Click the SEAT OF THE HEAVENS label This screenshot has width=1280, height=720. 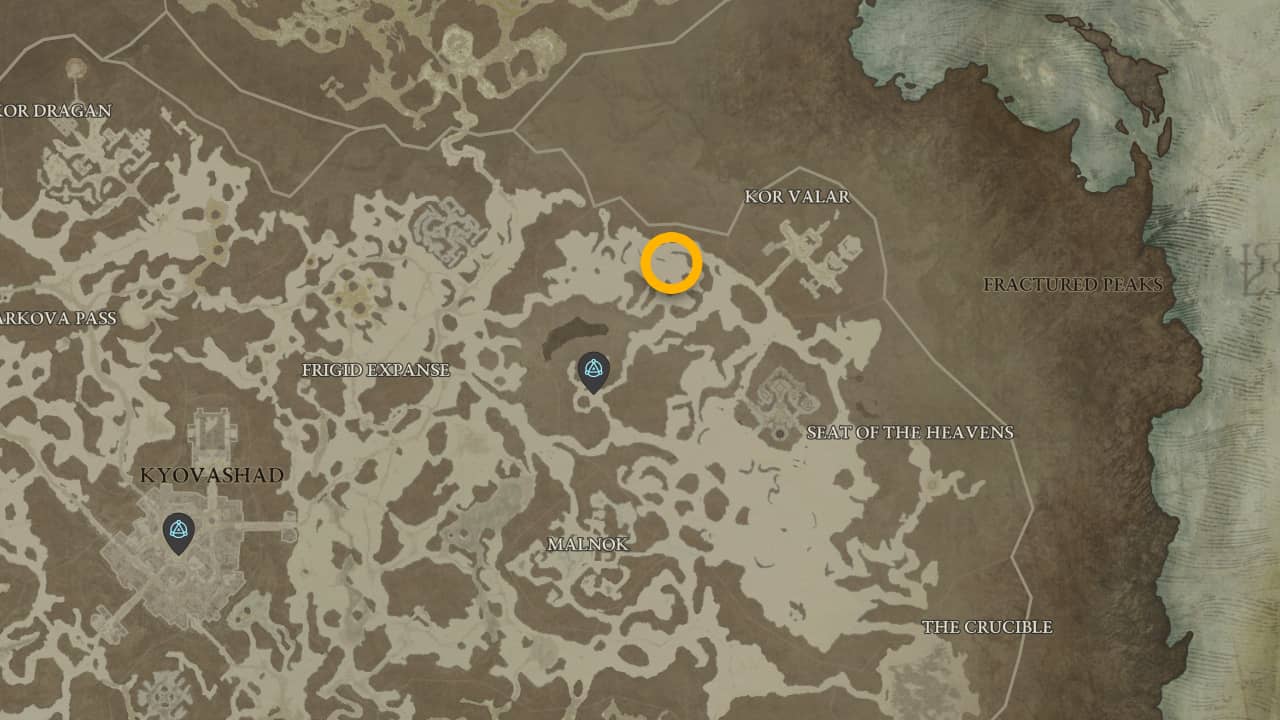(x=911, y=433)
